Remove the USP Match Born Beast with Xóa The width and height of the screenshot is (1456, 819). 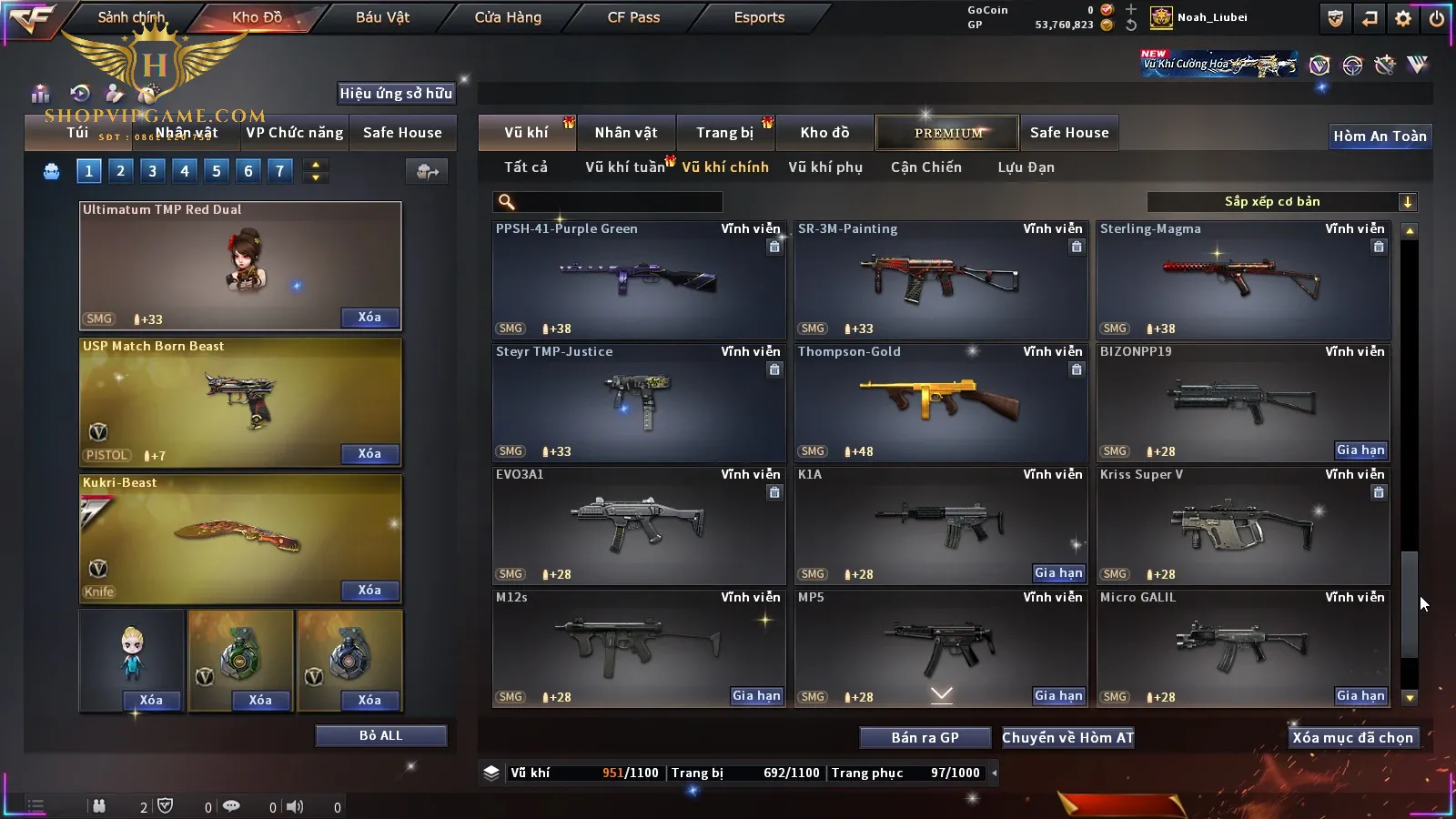pos(369,454)
